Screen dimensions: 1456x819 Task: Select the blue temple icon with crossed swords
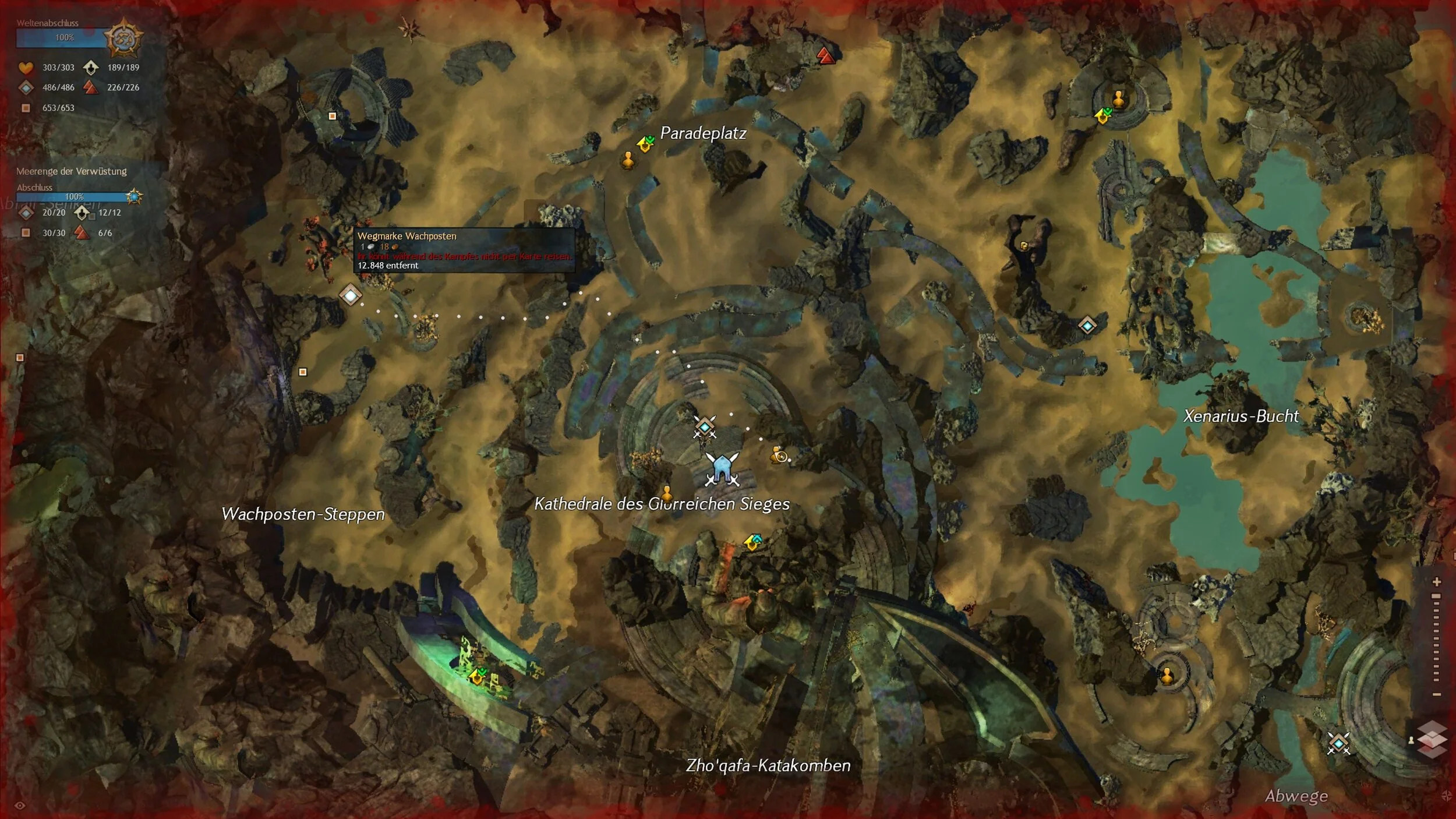coord(722,469)
